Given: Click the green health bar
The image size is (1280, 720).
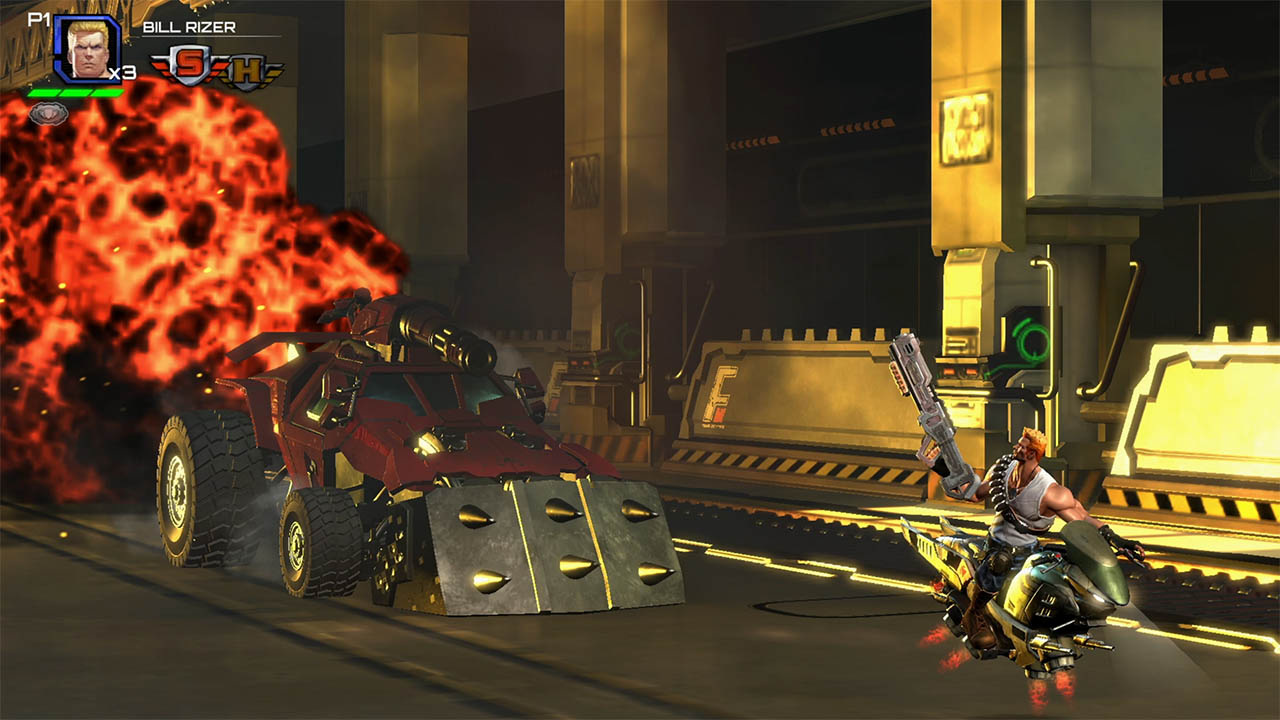Looking at the screenshot, I should click(75, 93).
